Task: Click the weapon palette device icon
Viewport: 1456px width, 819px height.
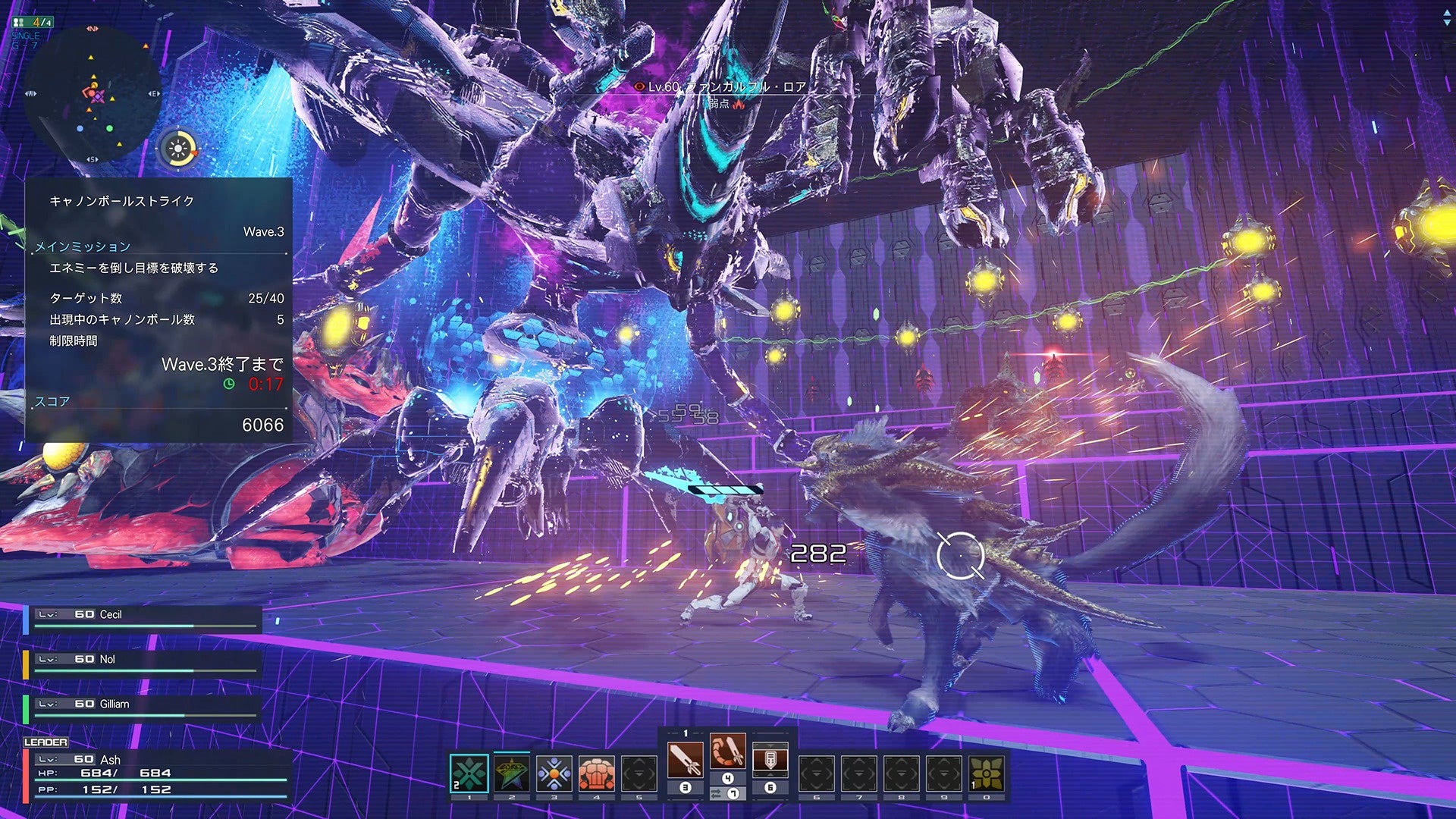Action: [x=770, y=760]
